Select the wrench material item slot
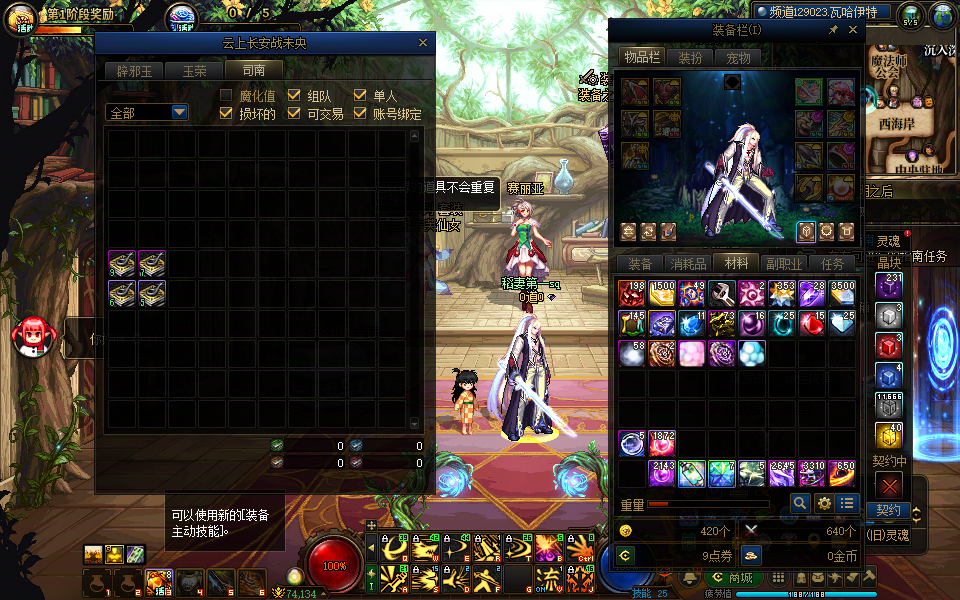 click(721, 294)
